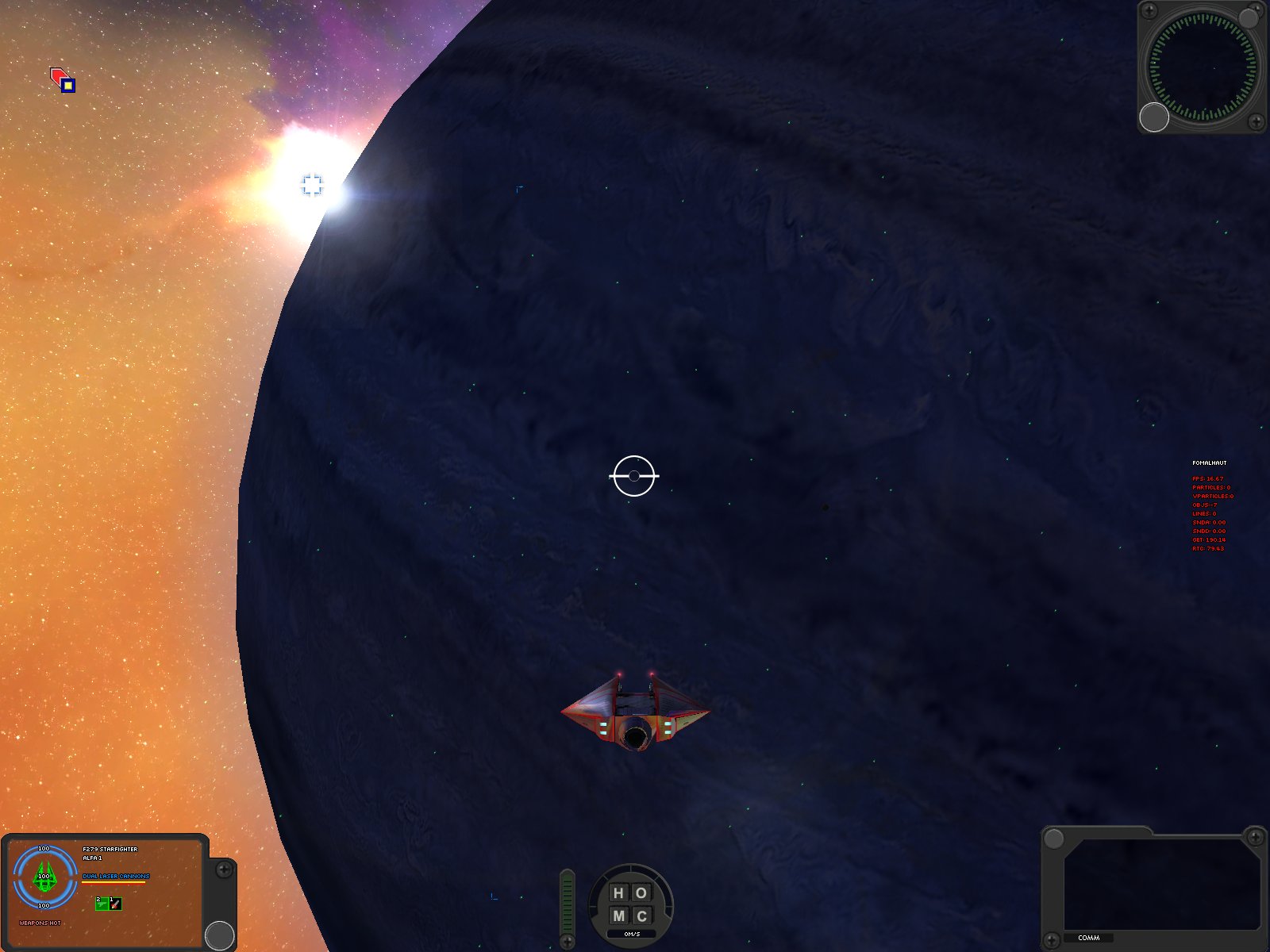Image resolution: width=1270 pixels, height=952 pixels.
Task: Click the vertical green throttle gauge
Action: [567, 904]
